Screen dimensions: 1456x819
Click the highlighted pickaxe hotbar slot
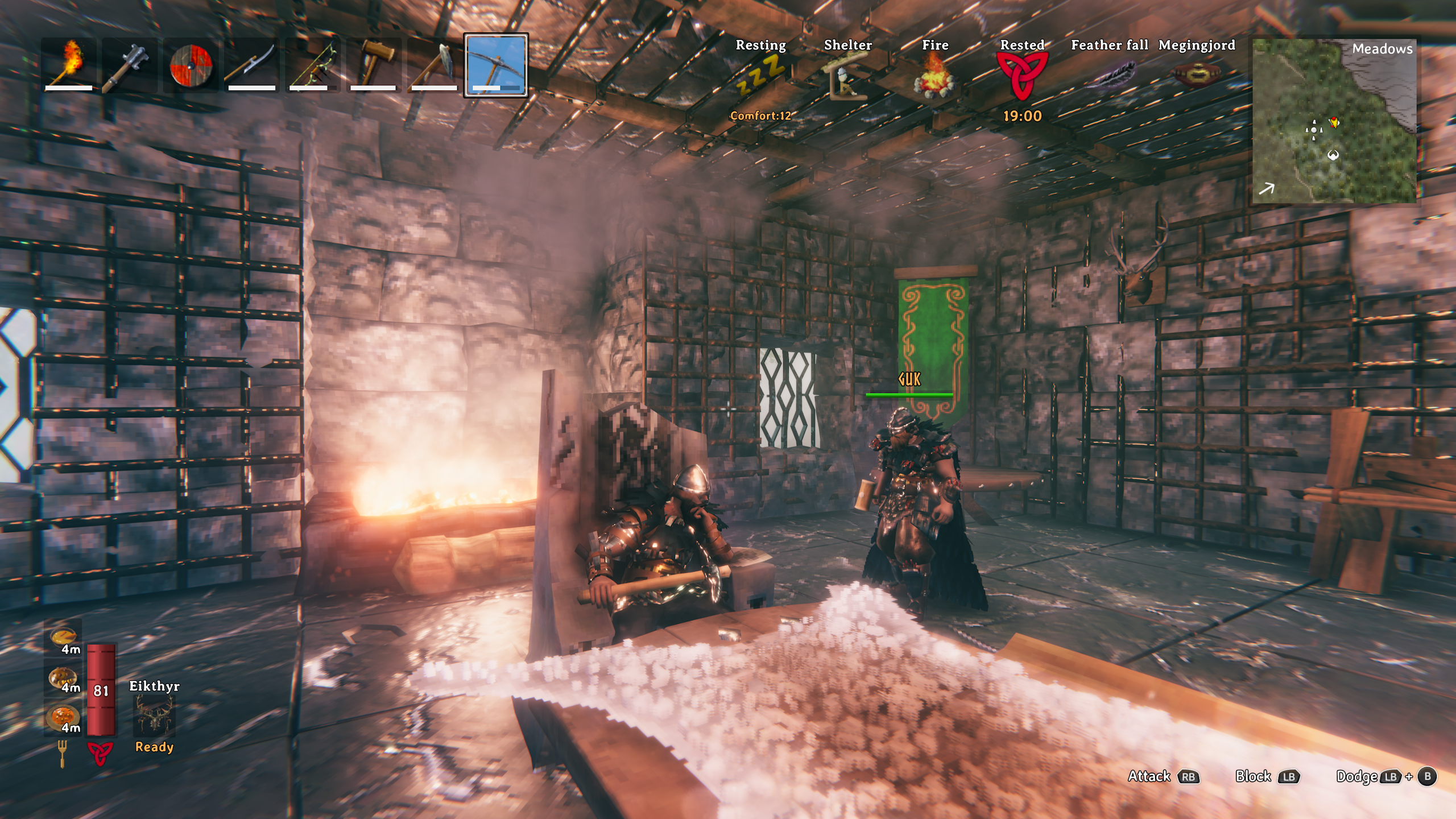coord(496,65)
